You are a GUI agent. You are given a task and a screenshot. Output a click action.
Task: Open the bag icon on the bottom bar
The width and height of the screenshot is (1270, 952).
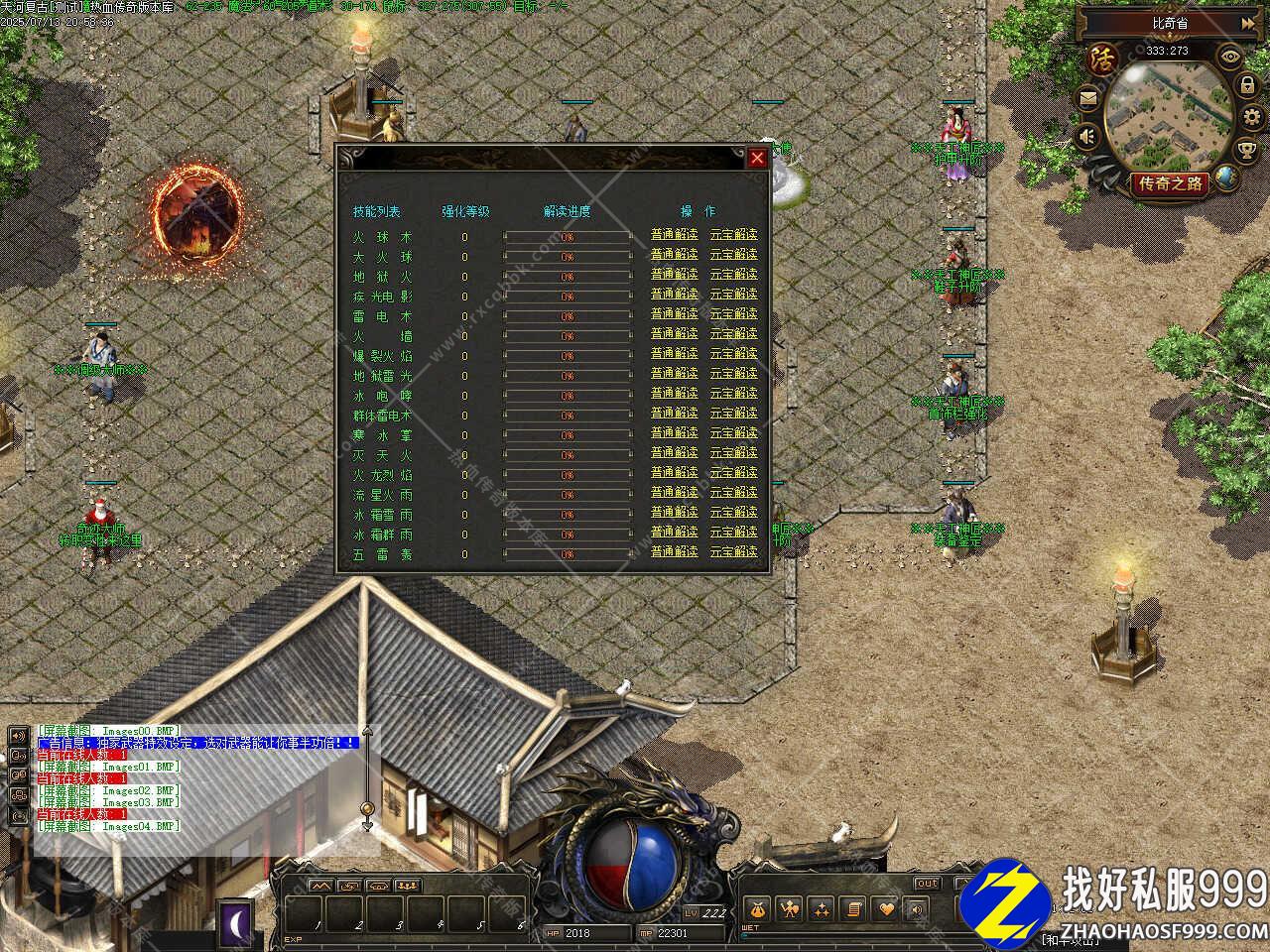point(756,907)
